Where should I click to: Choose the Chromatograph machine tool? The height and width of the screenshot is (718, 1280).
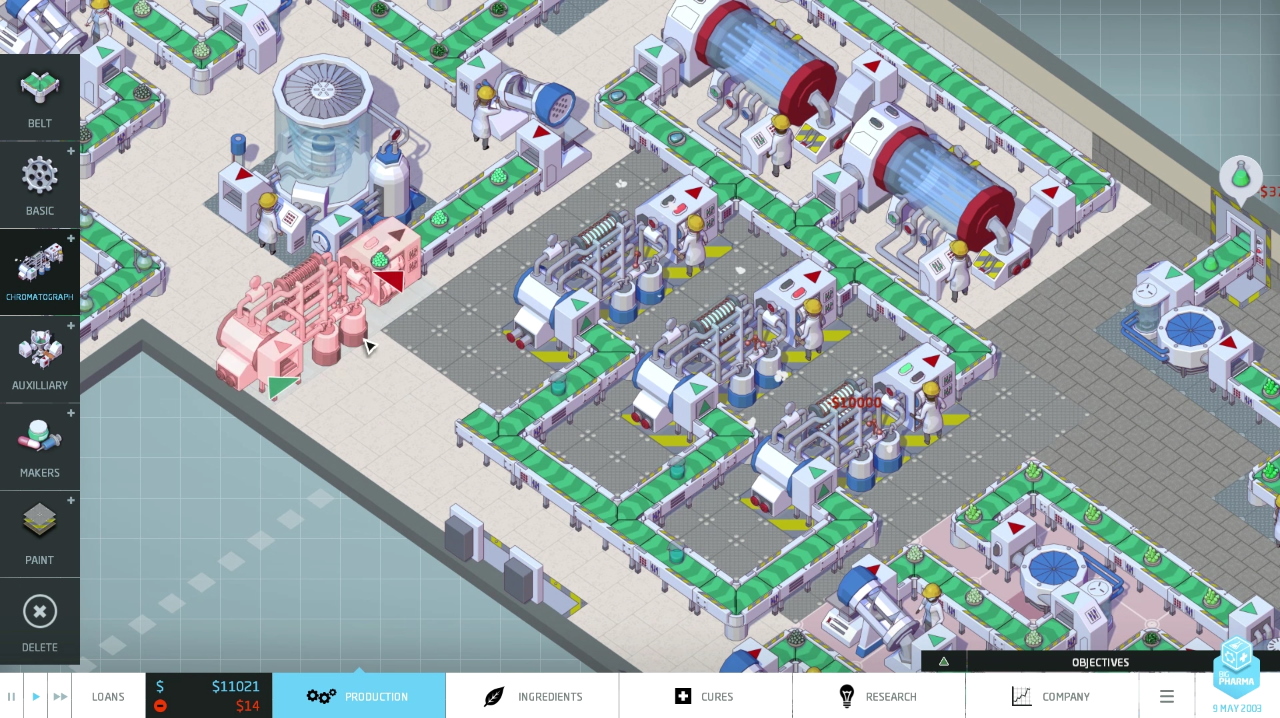(40, 272)
